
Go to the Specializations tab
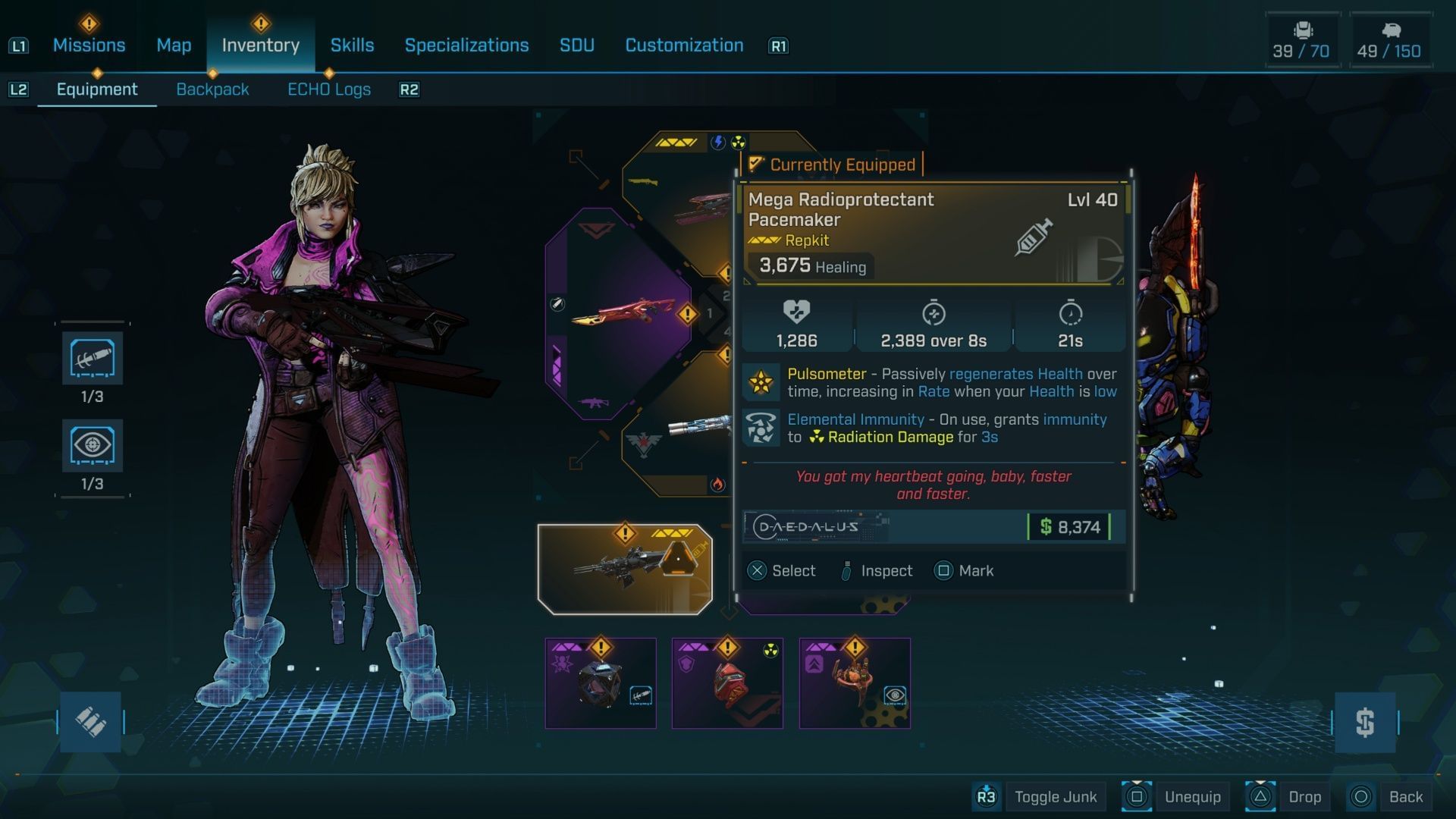(x=466, y=45)
